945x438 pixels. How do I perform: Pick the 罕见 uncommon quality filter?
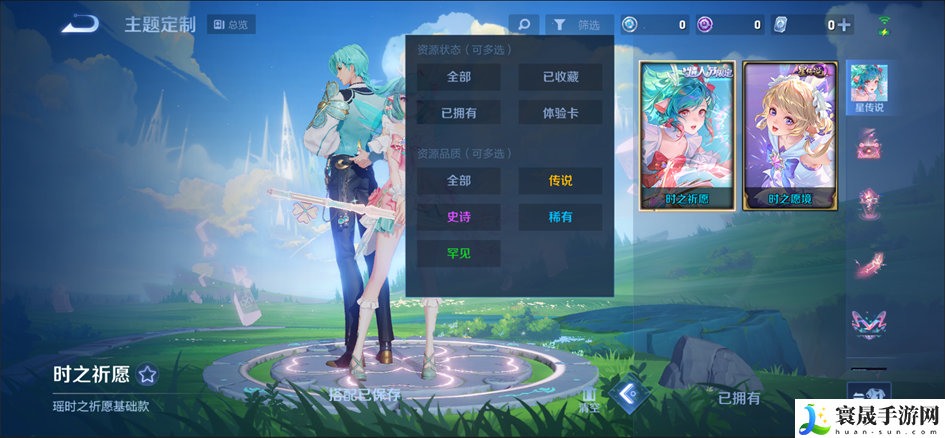pos(459,253)
